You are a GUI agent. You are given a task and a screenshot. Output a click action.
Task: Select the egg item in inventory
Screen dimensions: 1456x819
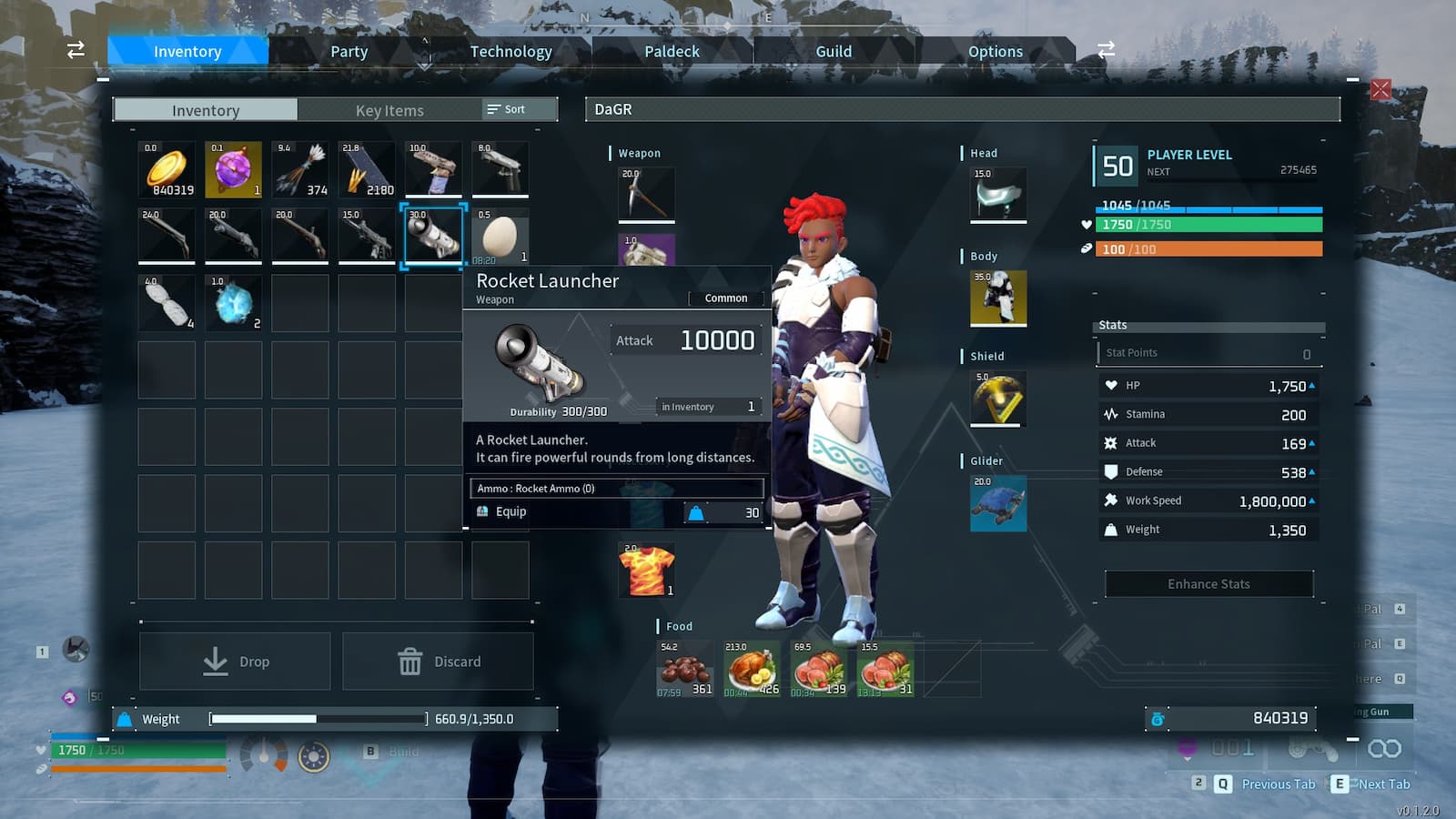pyautogui.click(x=500, y=236)
